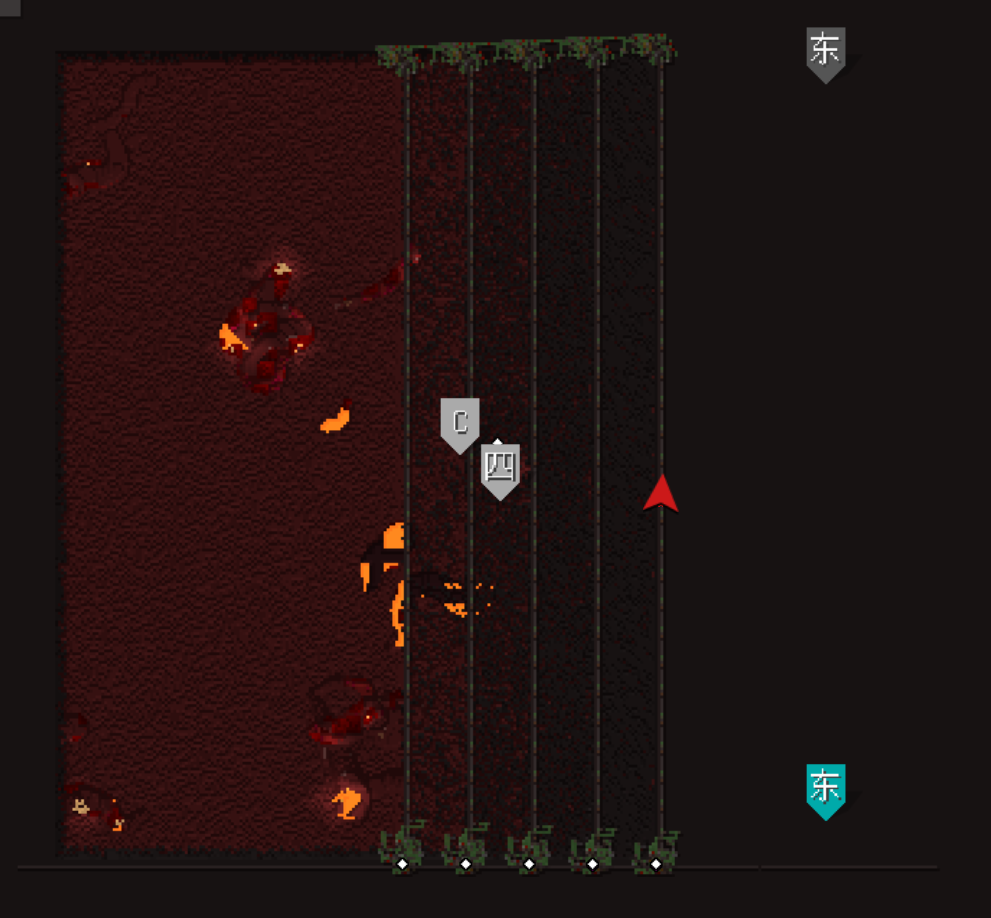Click the red arrow player marker
Image resolution: width=991 pixels, height=918 pixels.
click(660, 494)
